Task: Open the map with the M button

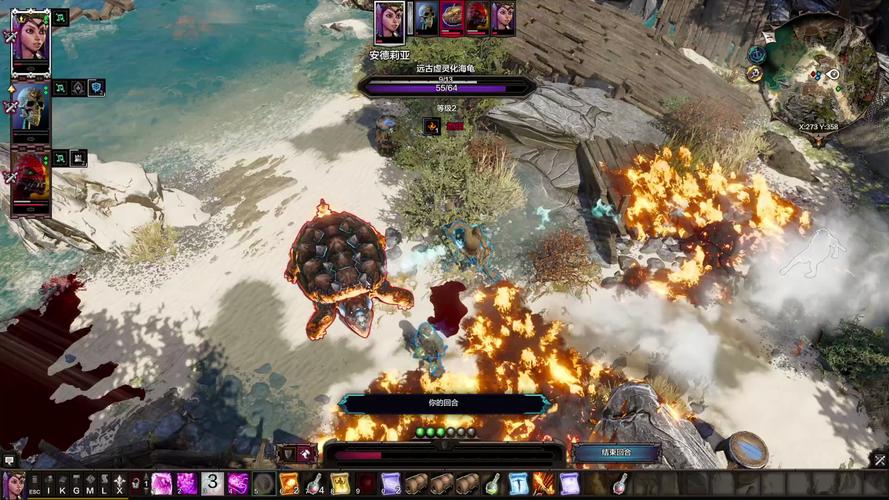Action: point(90,485)
